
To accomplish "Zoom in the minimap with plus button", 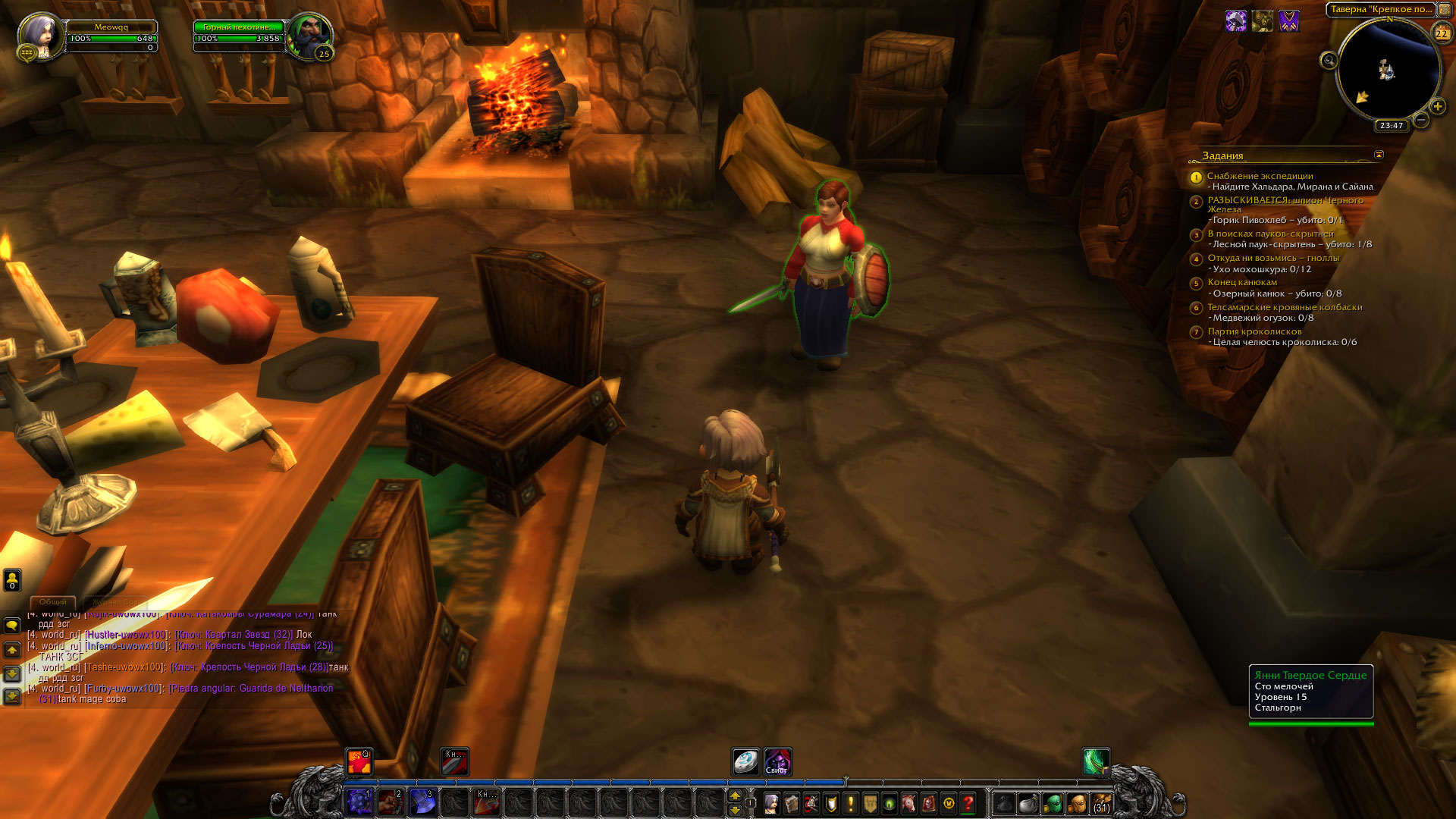I will pos(1438,106).
